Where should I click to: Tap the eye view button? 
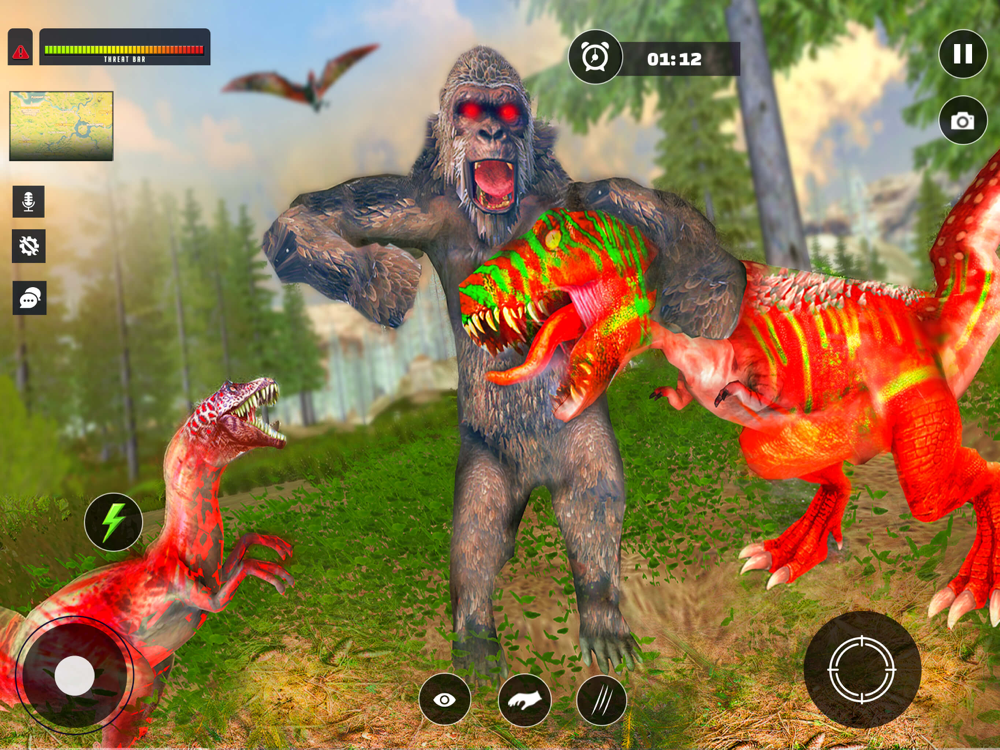445,699
